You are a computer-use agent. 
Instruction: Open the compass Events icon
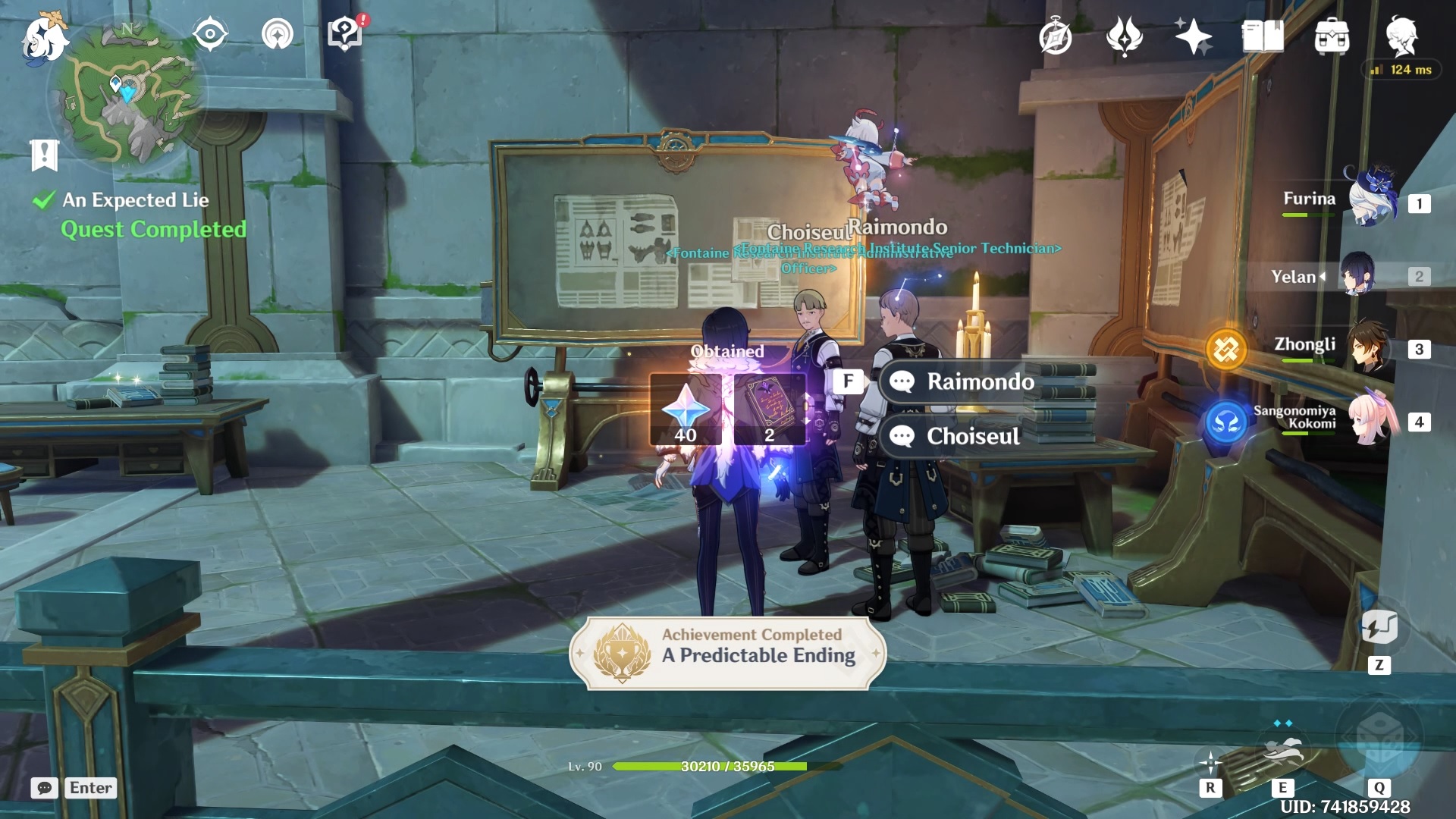coord(1055,37)
